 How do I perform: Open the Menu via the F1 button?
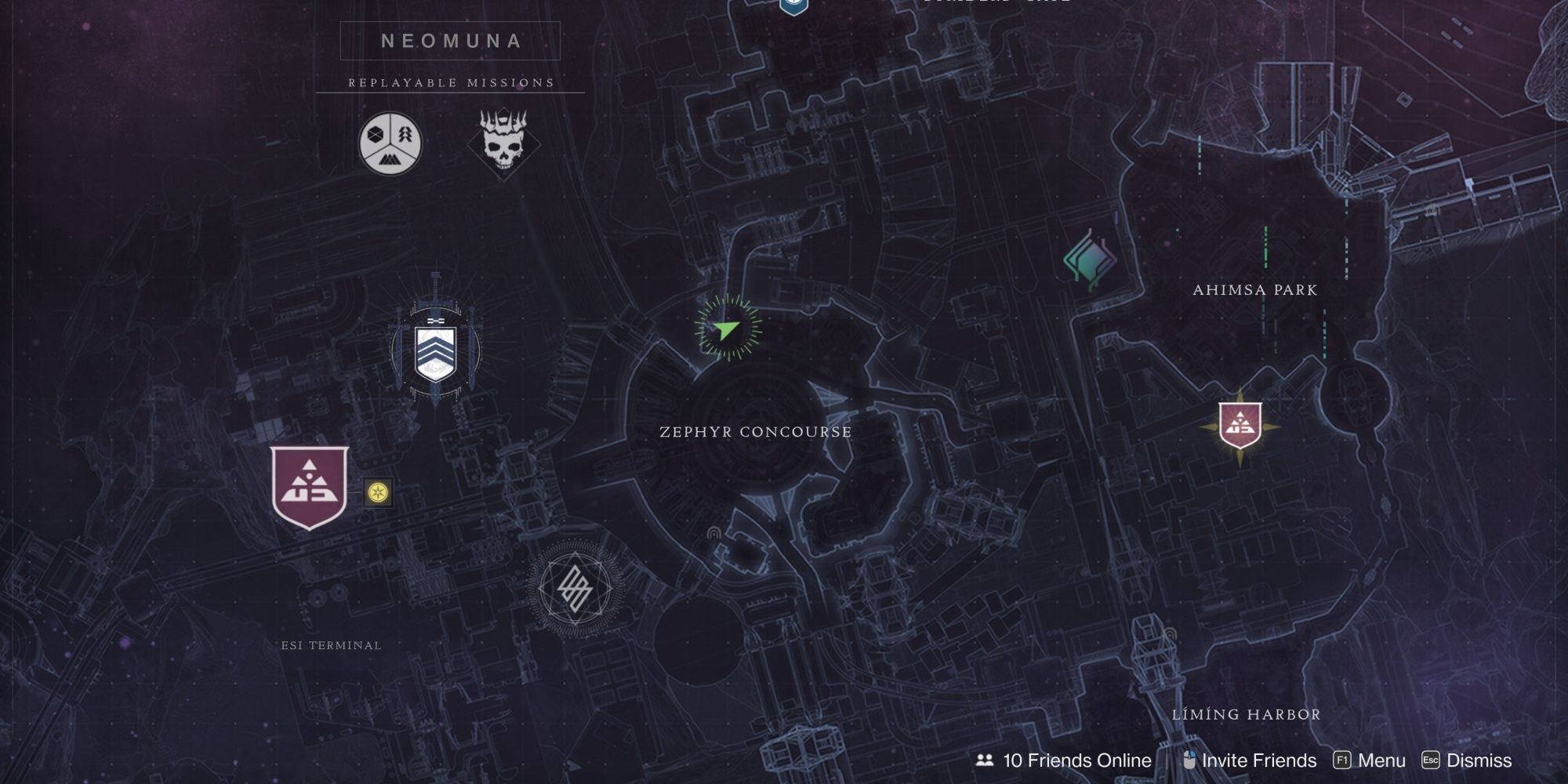pyautogui.click(x=1342, y=759)
